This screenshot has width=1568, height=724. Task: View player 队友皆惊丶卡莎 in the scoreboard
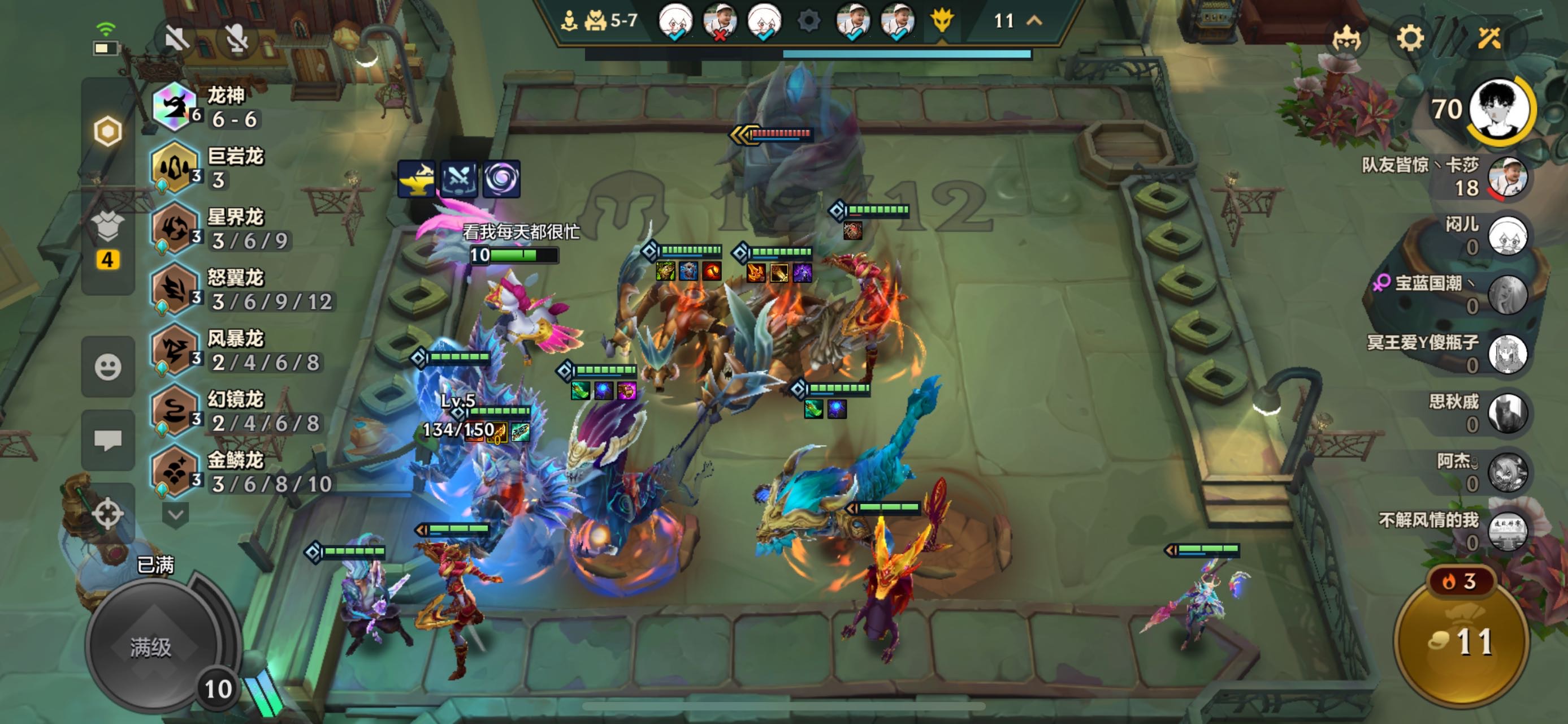[1506, 177]
